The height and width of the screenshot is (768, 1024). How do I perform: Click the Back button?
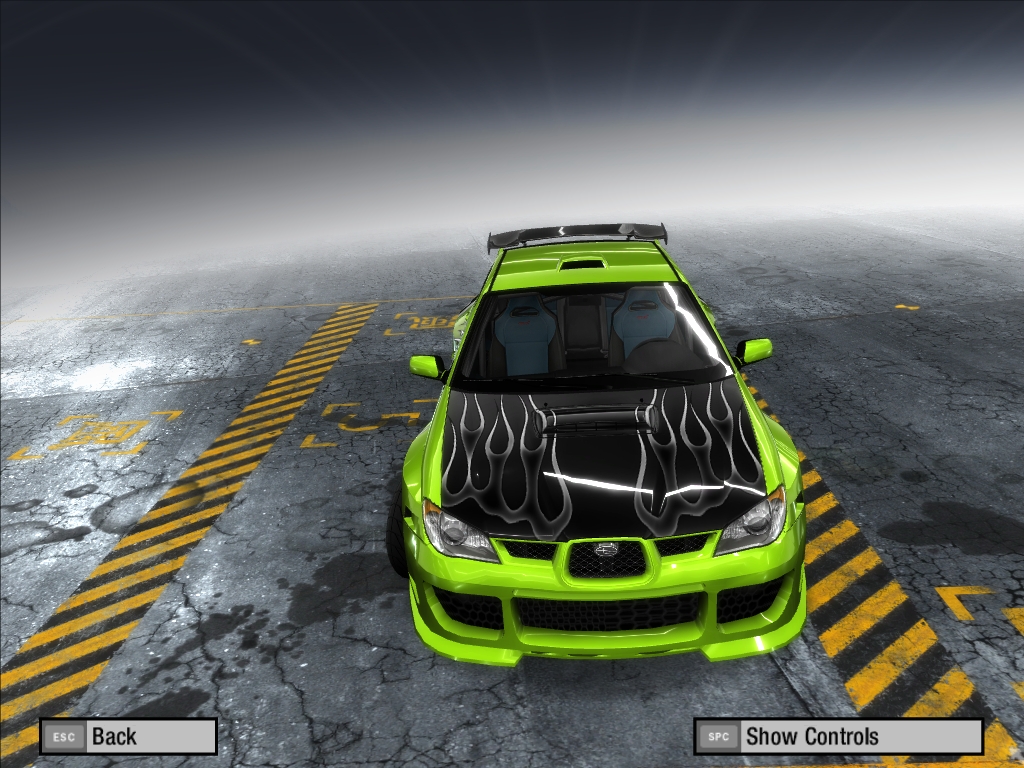point(128,737)
